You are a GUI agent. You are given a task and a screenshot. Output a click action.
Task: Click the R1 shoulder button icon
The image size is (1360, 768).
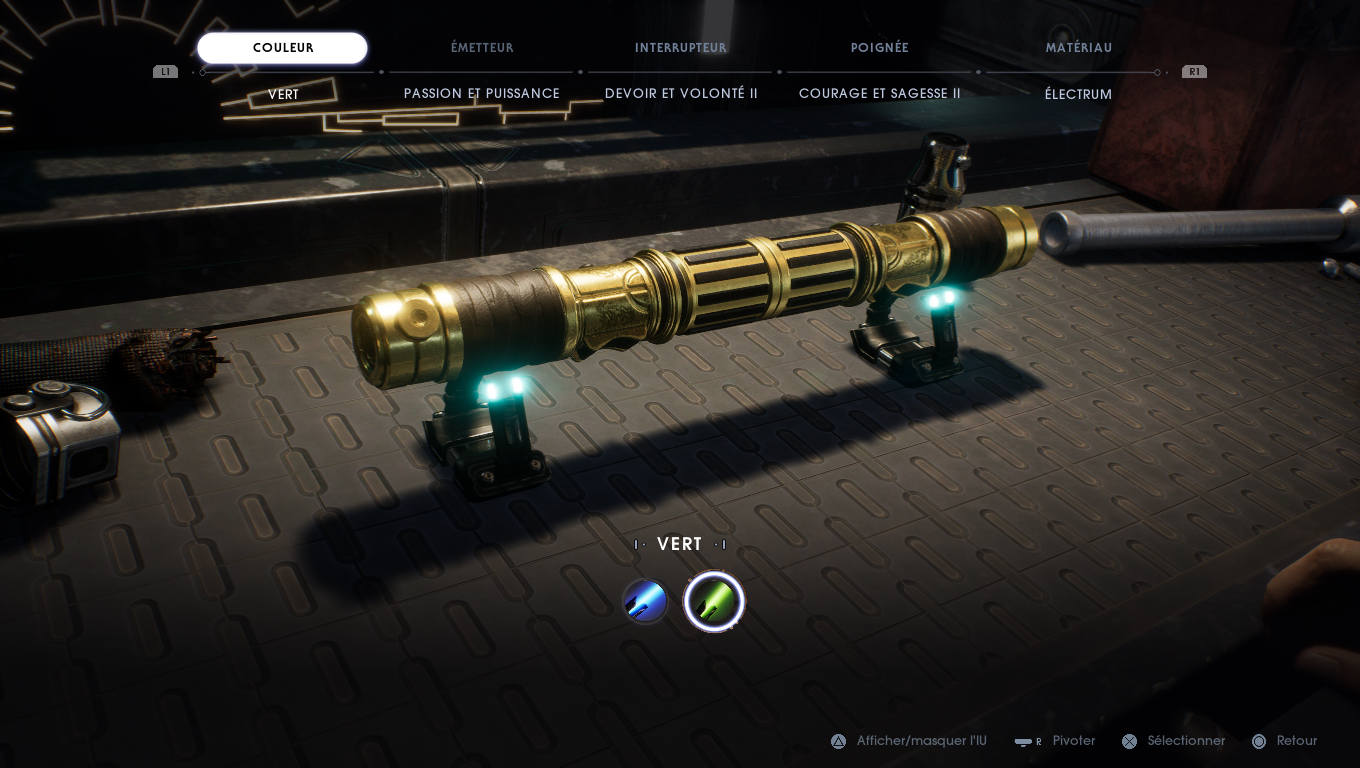tap(1194, 71)
